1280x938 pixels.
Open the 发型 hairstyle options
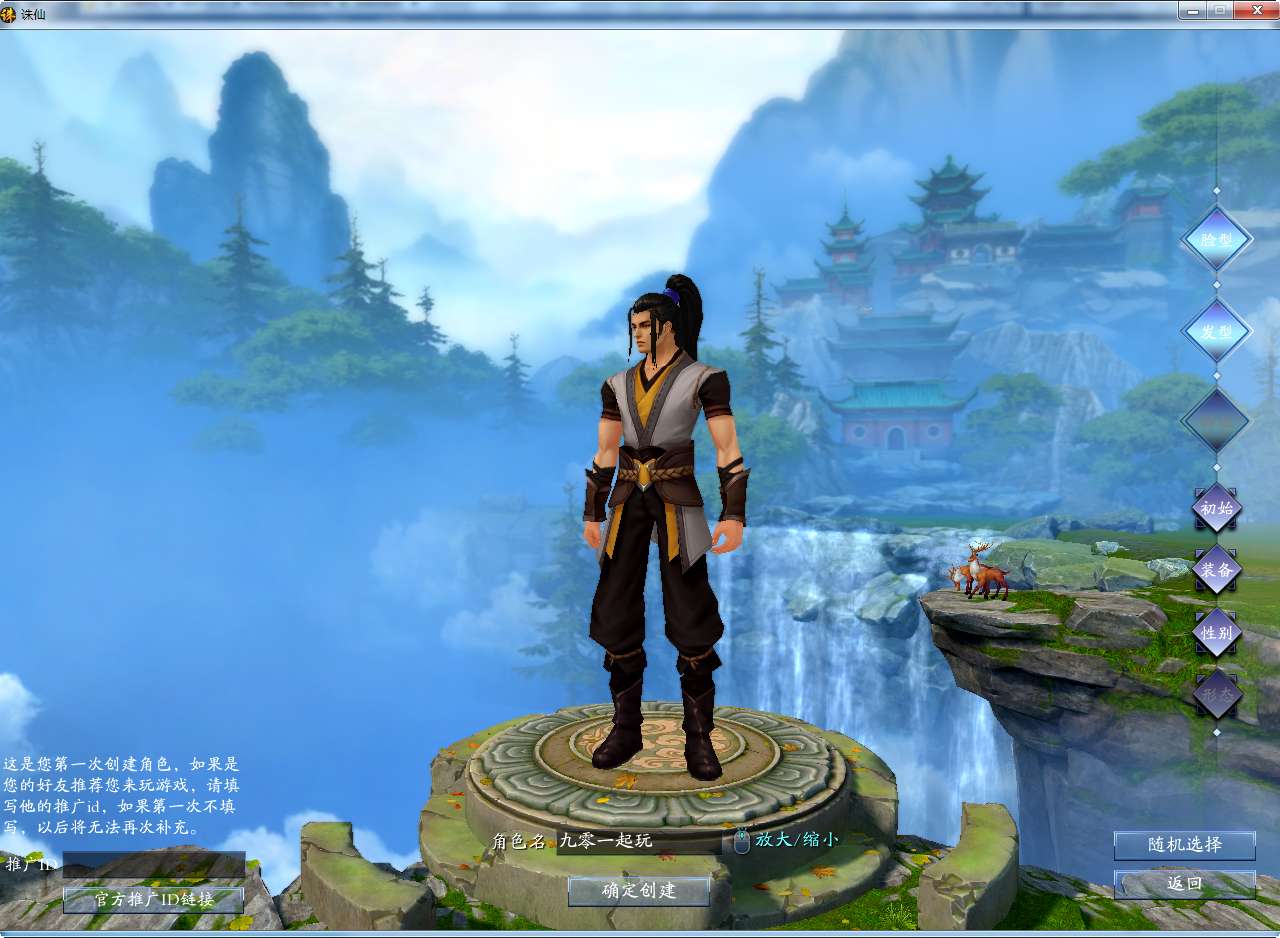pos(1216,331)
